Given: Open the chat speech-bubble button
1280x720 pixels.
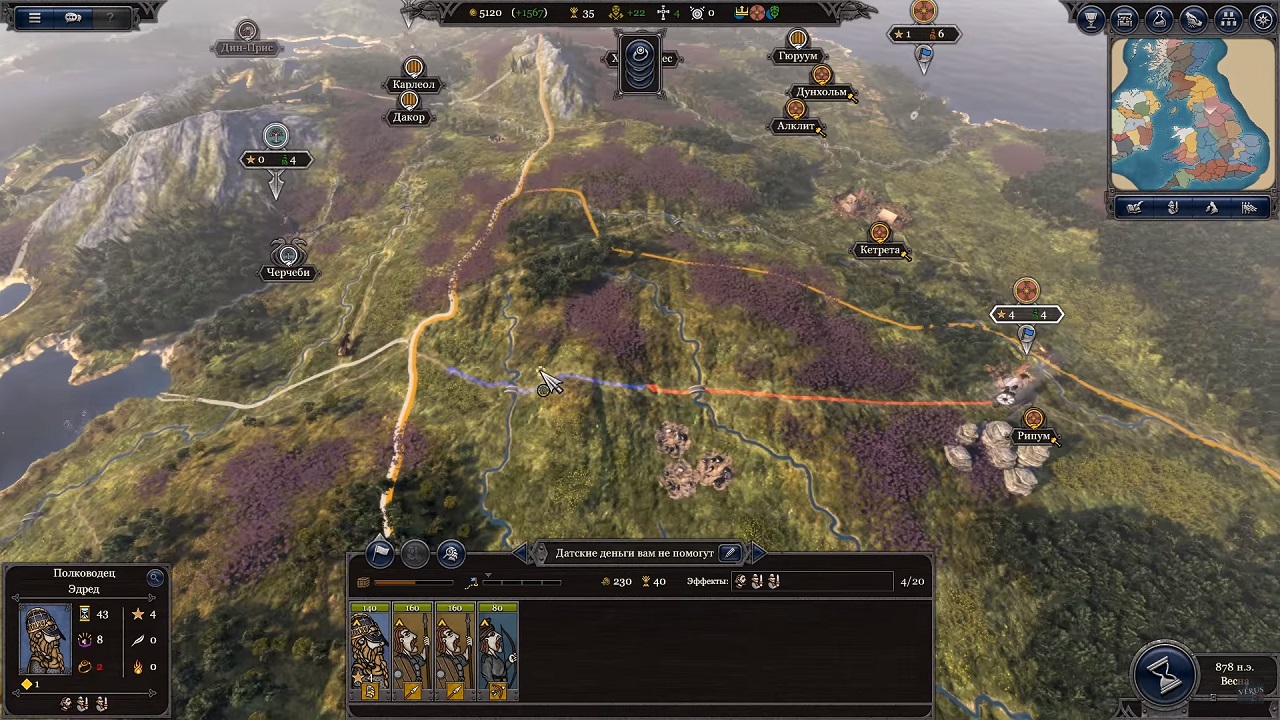Looking at the screenshot, I should point(73,17).
